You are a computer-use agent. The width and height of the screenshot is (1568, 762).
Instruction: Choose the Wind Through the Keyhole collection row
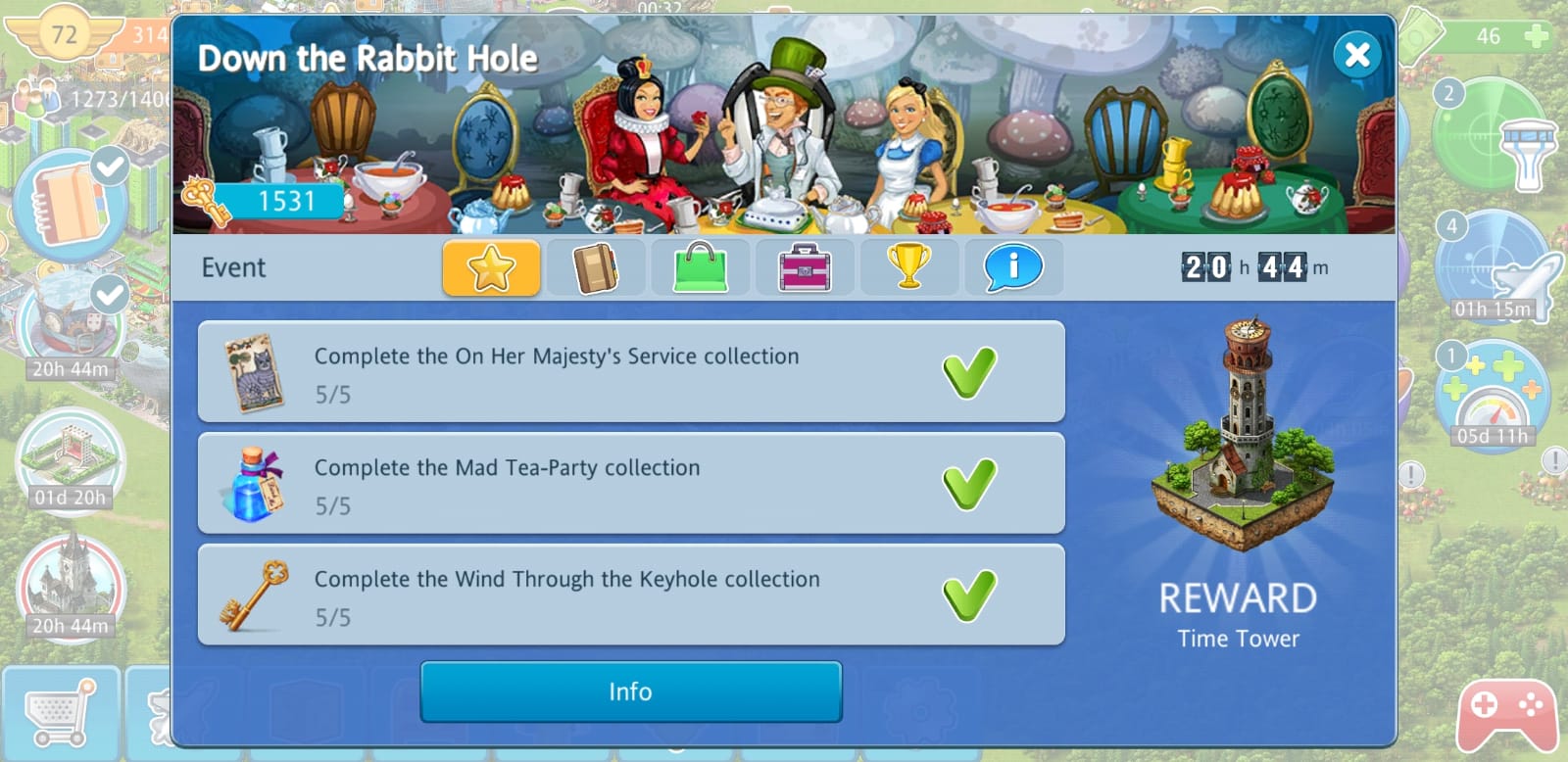tap(630, 595)
